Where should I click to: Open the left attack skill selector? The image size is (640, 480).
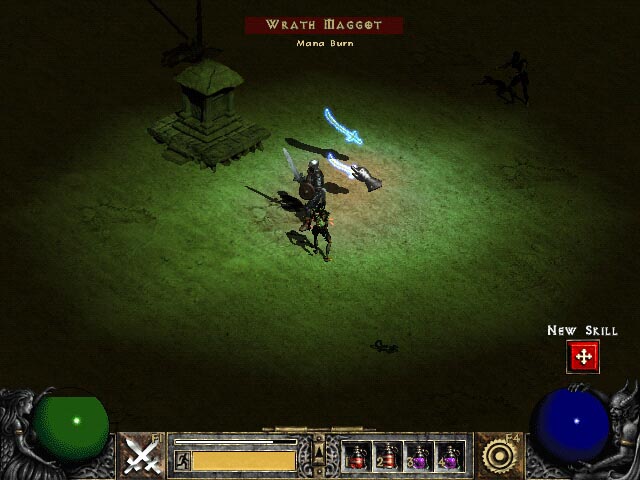tap(143, 456)
